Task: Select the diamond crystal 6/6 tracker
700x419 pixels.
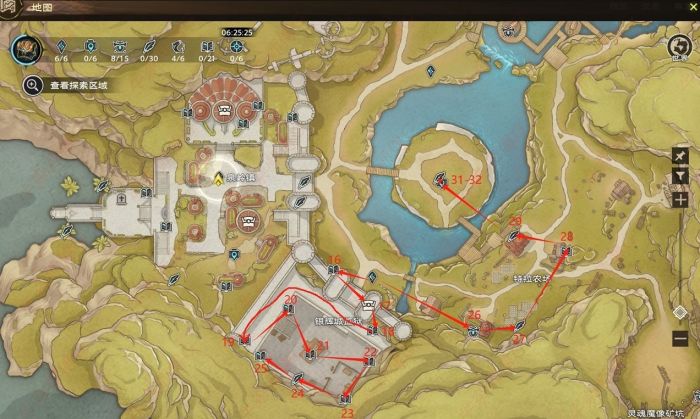Action: pos(60,47)
